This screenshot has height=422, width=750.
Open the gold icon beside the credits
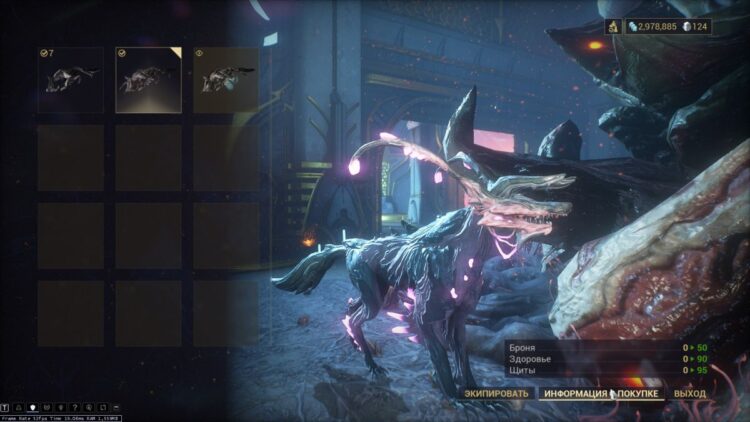[x=613, y=26]
